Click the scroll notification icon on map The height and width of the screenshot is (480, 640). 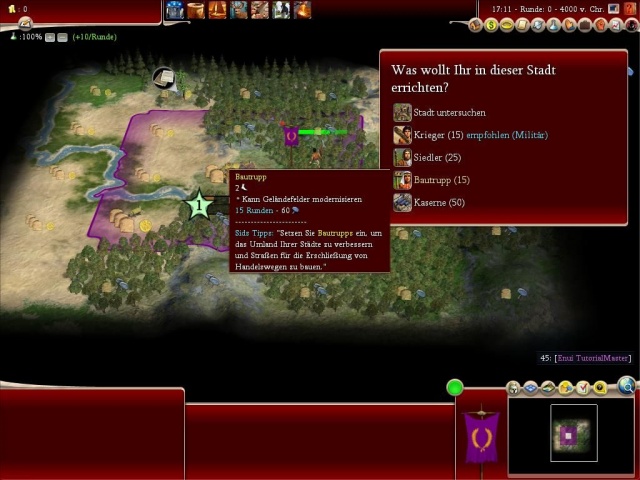(x=163, y=76)
